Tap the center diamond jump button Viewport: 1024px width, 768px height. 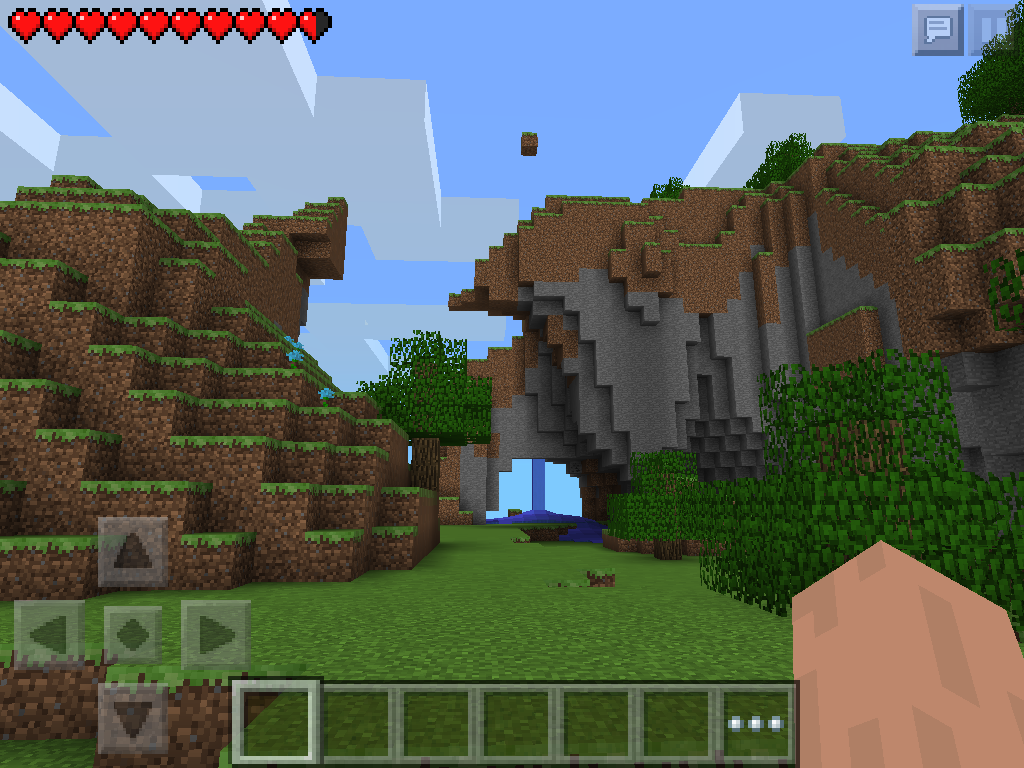[x=133, y=635]
